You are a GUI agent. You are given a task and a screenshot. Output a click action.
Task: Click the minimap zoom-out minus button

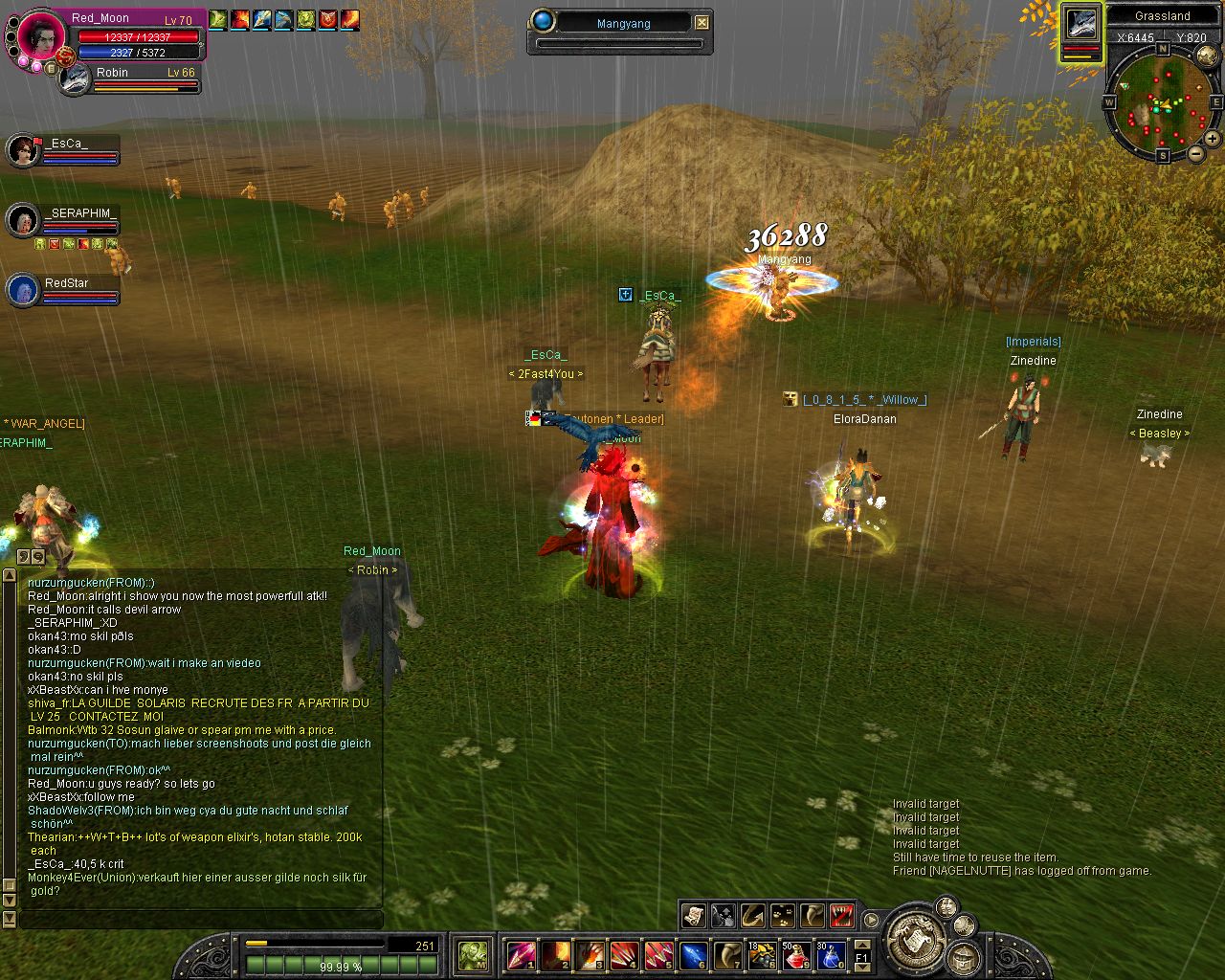1195,153
